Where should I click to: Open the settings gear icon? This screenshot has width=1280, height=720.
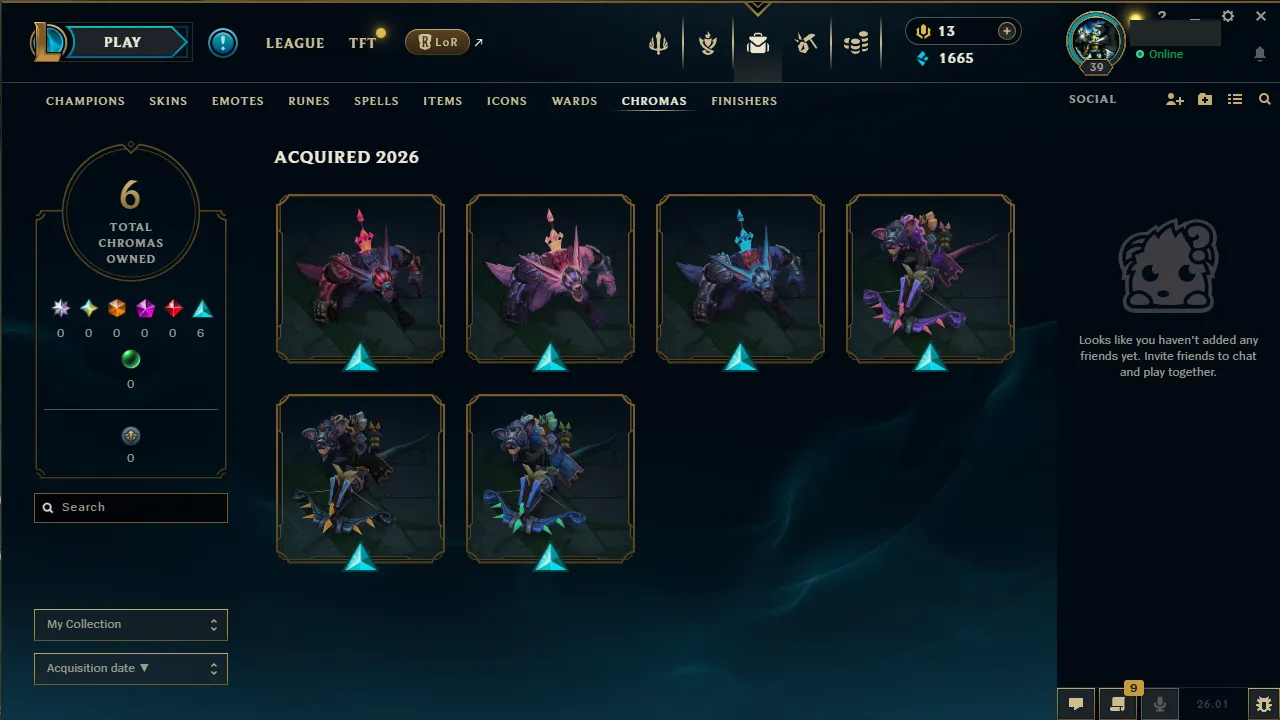1228,16
